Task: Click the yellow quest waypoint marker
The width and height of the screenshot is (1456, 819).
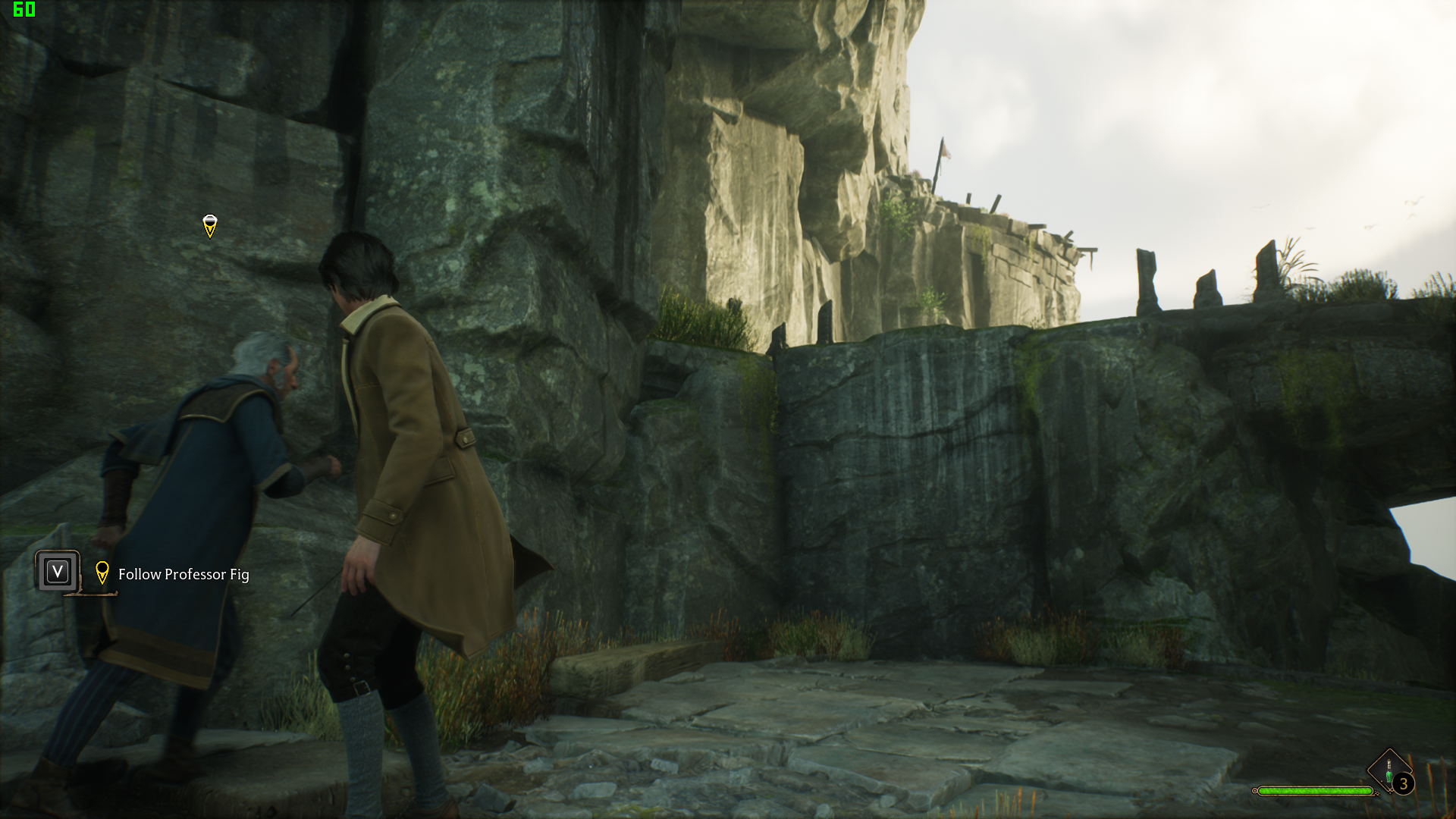Action: 210,226
